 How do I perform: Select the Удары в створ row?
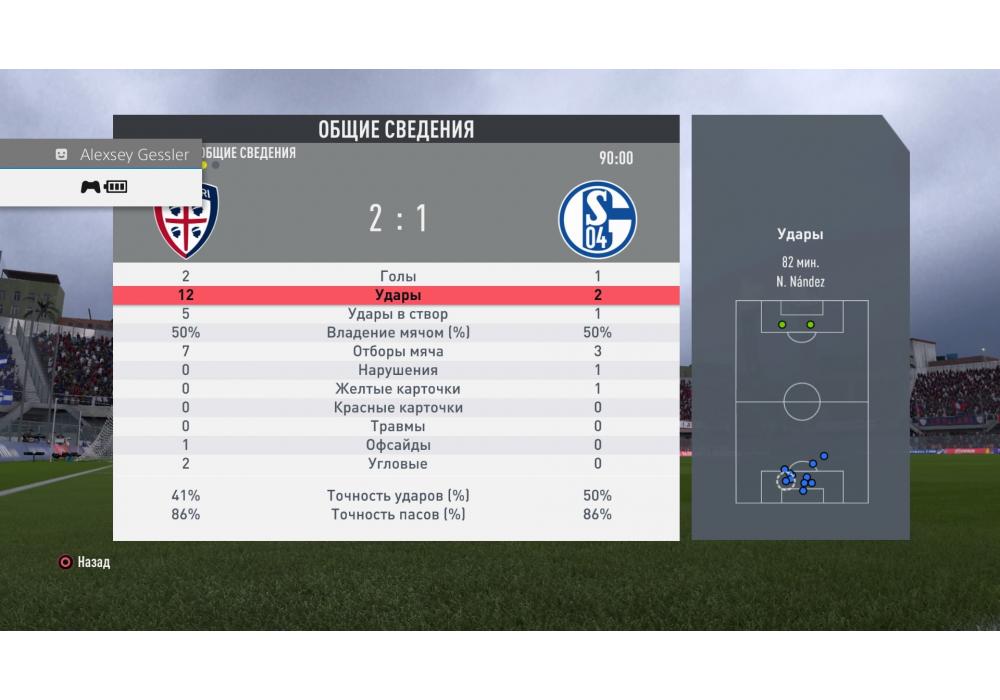398,314
